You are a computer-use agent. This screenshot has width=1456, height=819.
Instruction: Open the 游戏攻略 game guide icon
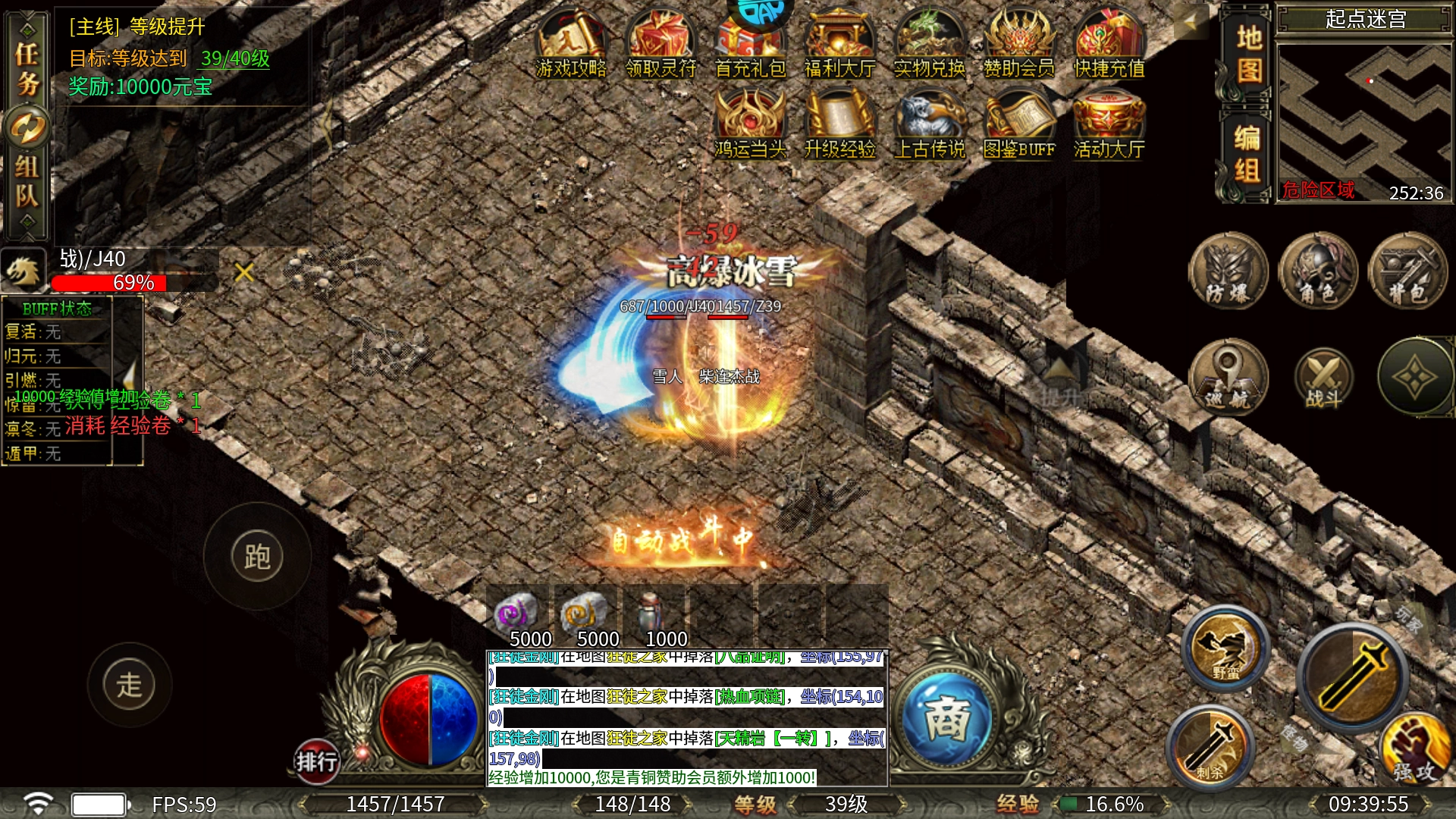tap(571, 45)
